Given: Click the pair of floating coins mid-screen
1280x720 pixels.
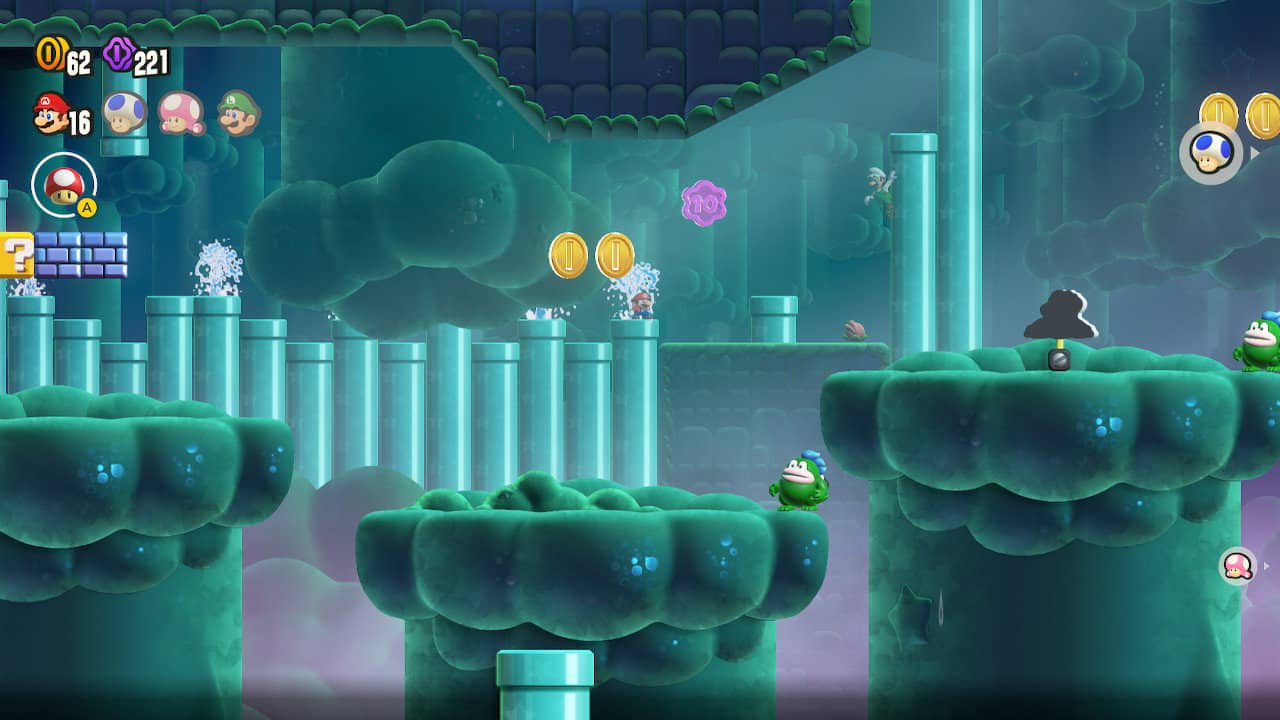Looking at the screenshot, I should (590, 257).
